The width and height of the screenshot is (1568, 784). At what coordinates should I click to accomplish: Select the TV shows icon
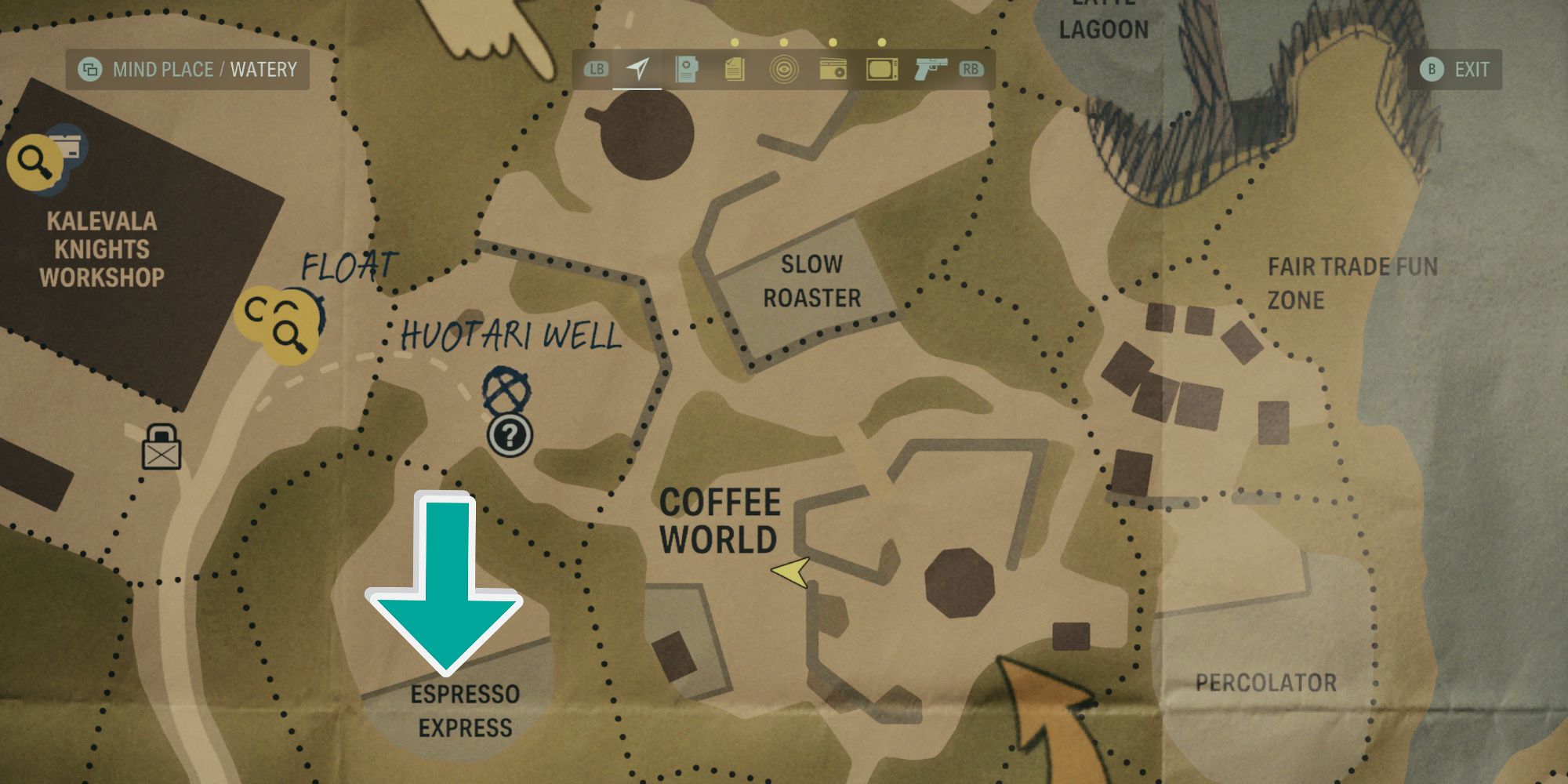(882, 71)
